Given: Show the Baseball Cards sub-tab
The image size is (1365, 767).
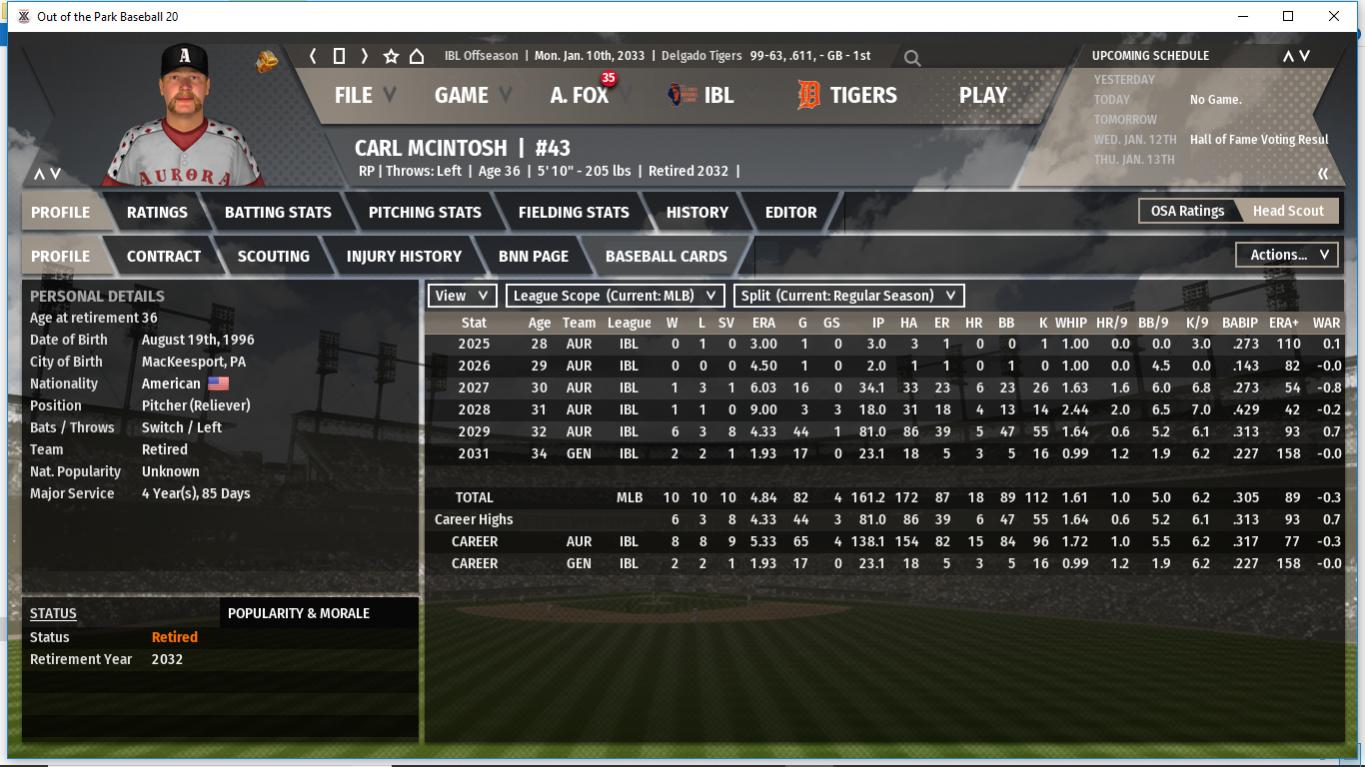Looking at the screenshot, I should coord(666,256).
